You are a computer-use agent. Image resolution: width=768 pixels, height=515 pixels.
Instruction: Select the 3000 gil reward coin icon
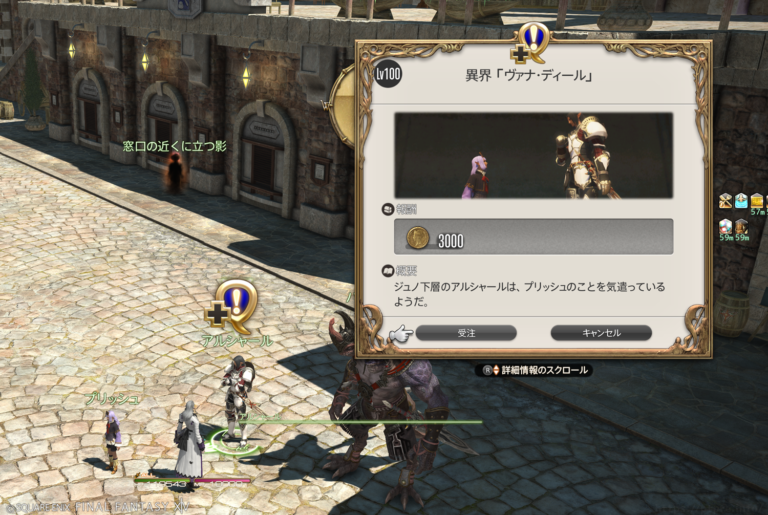[419, 238]
